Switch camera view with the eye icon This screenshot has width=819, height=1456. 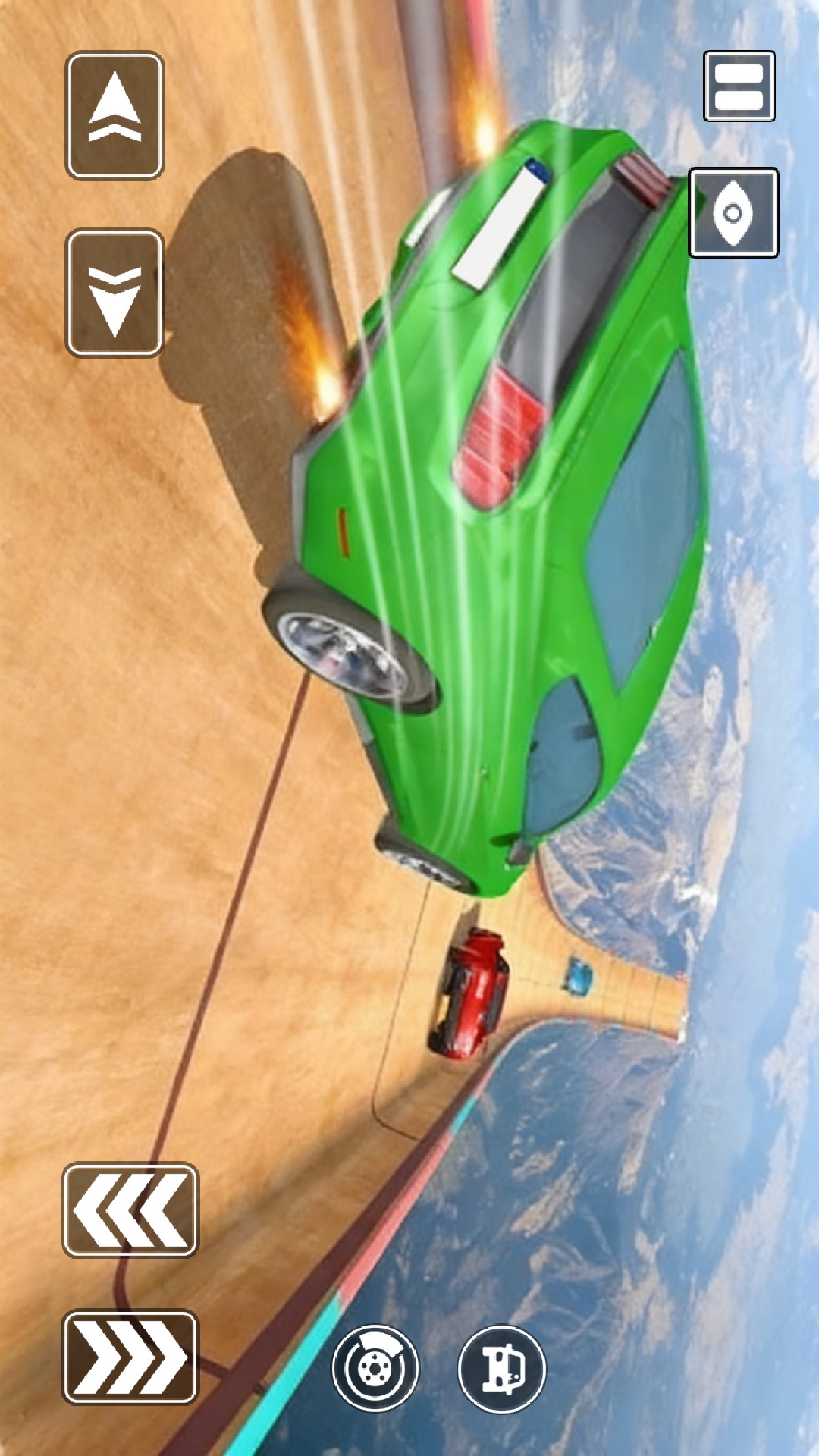pyautogui.click(x=733, y=212)
